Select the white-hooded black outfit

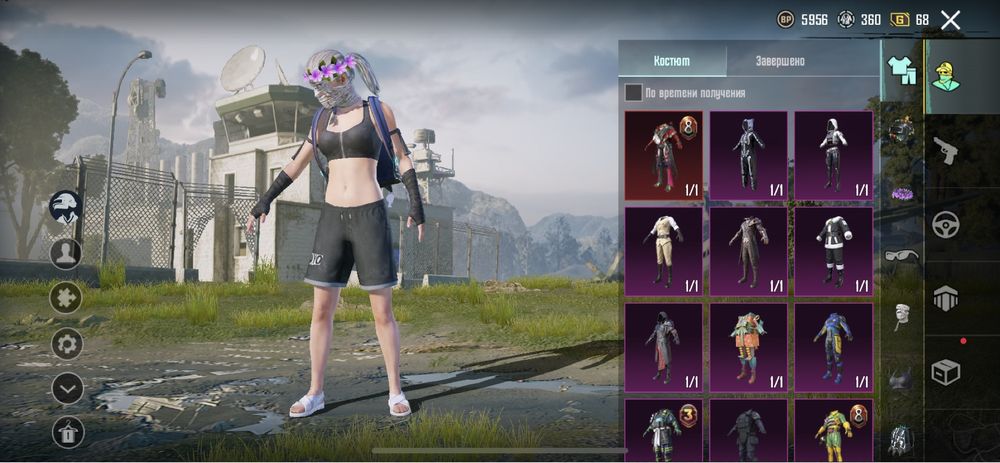pyautogui.click(x=833, y=155)
